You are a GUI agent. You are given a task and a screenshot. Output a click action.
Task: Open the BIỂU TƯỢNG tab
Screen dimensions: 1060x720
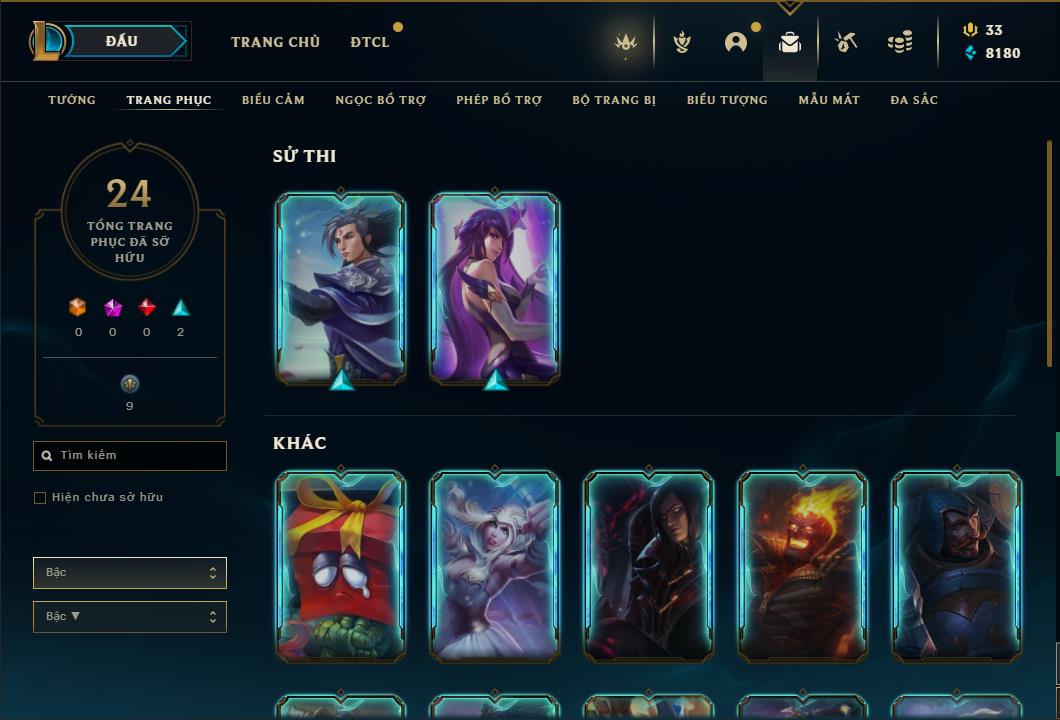click(x=727, y=100)
